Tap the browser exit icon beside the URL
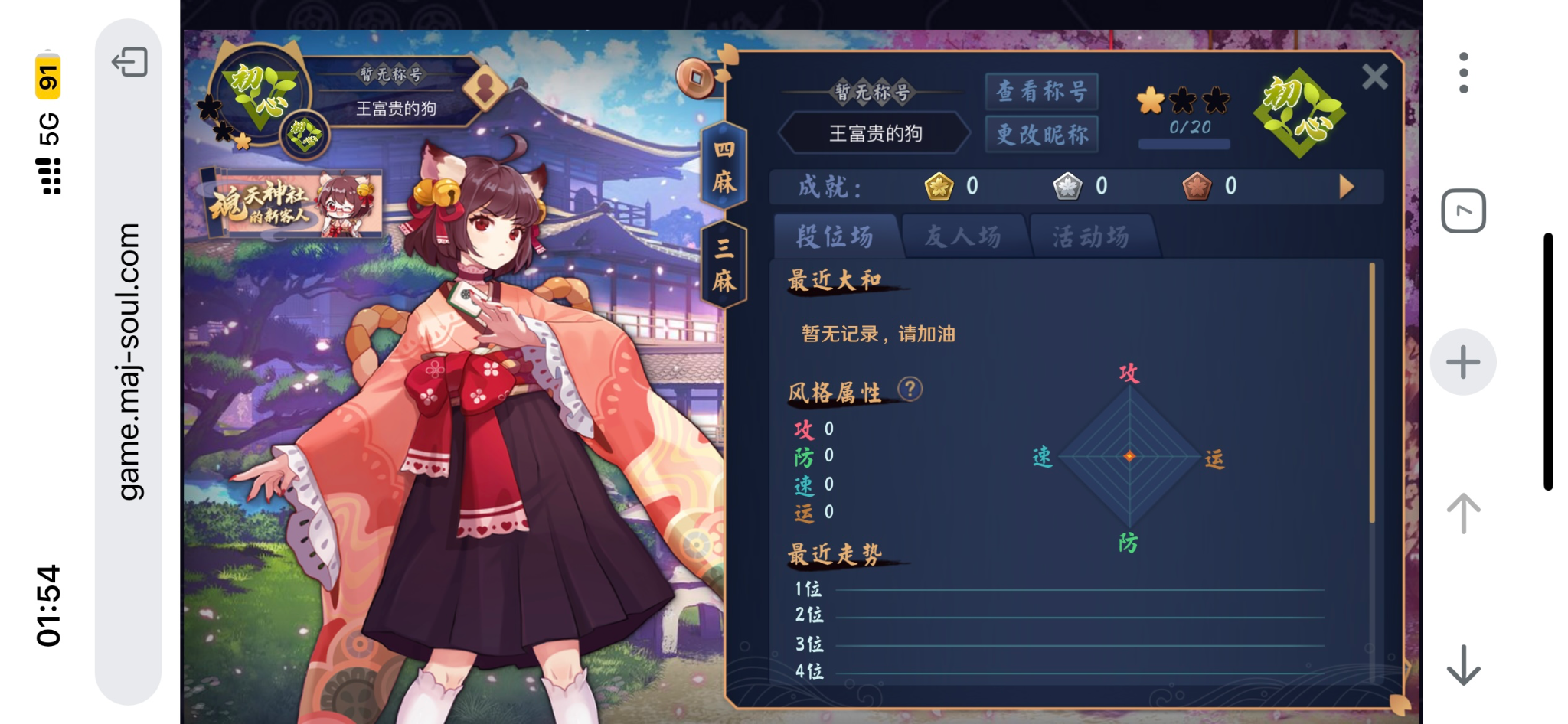This screenshot has height=724, width=1568. point(129,62)
